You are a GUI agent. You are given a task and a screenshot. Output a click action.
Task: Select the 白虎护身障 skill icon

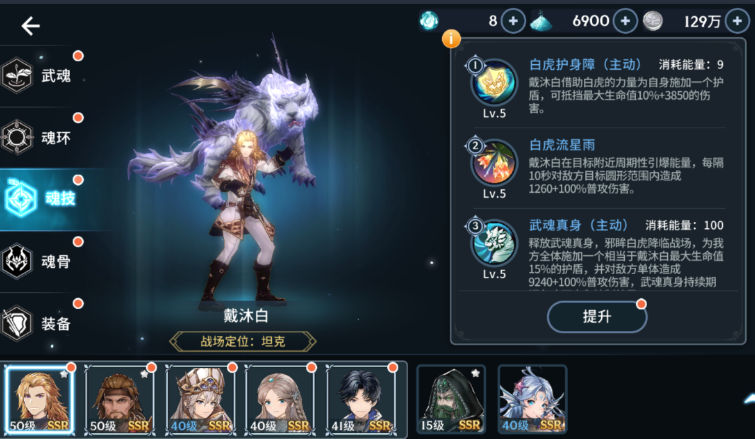pos(494,84)
